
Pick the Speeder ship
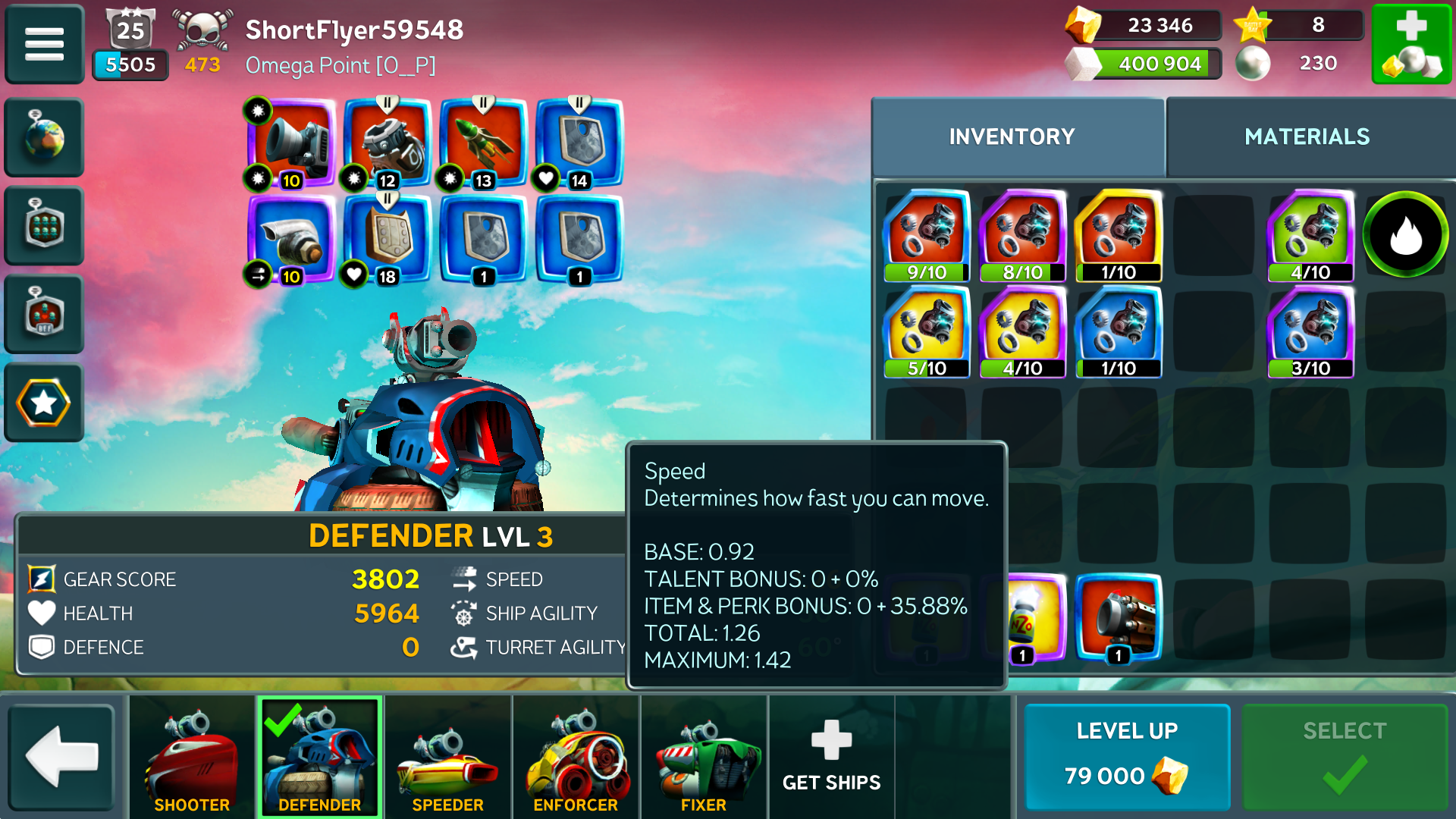point(447,756)
